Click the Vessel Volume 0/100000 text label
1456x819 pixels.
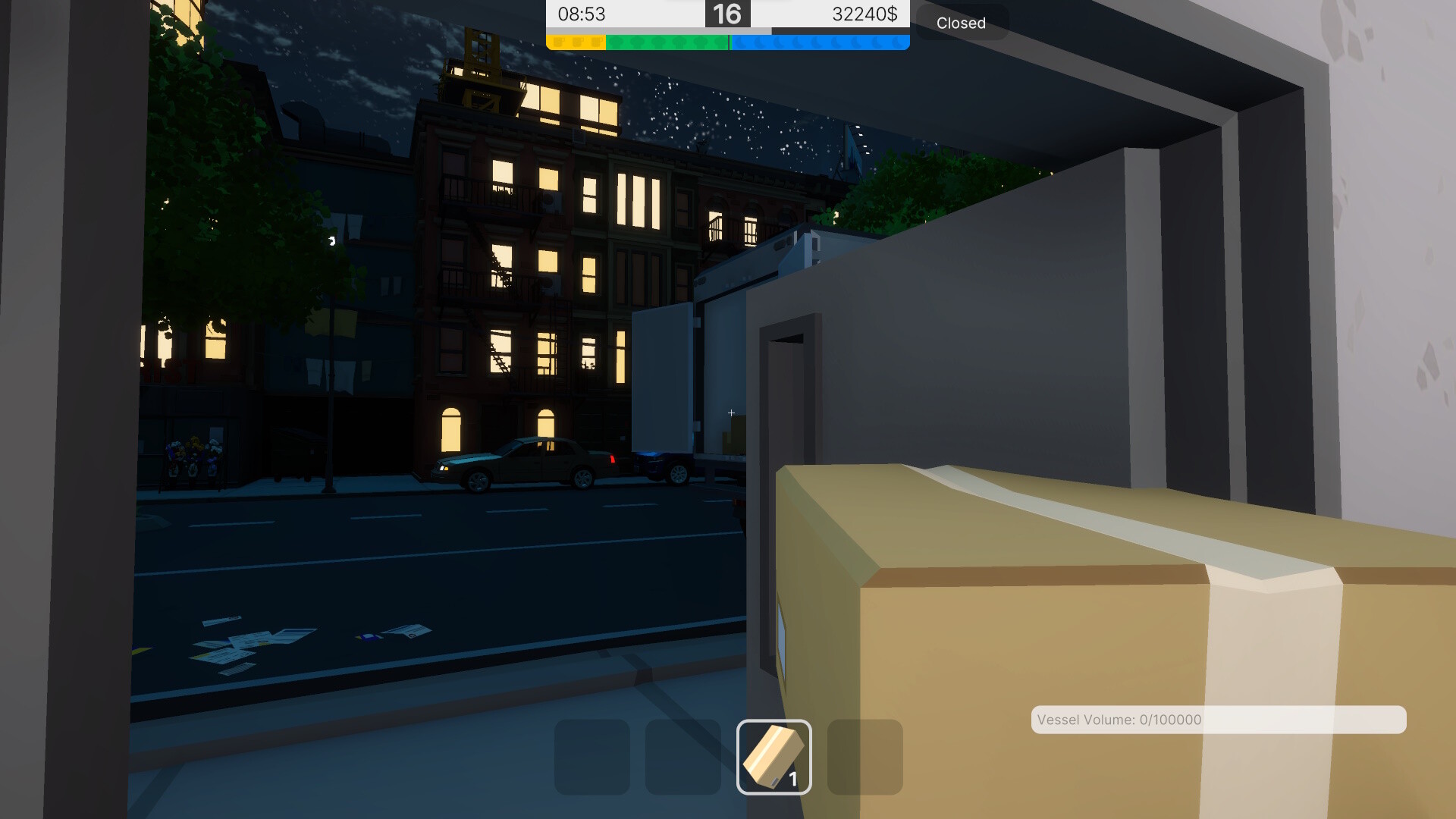[x=1119, y=720]
